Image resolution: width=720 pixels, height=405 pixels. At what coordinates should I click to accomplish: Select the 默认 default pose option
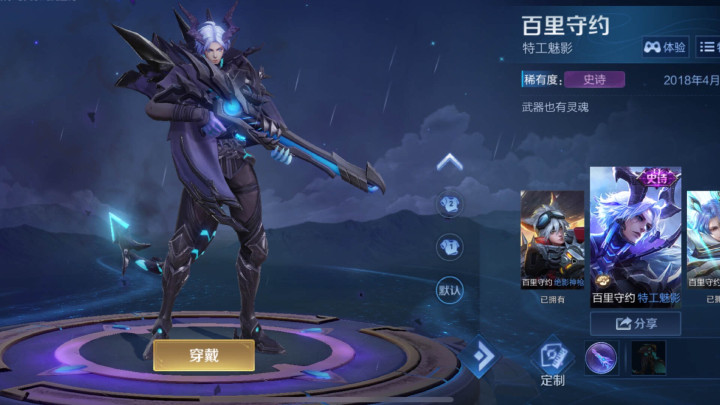[x=450, y=290]
